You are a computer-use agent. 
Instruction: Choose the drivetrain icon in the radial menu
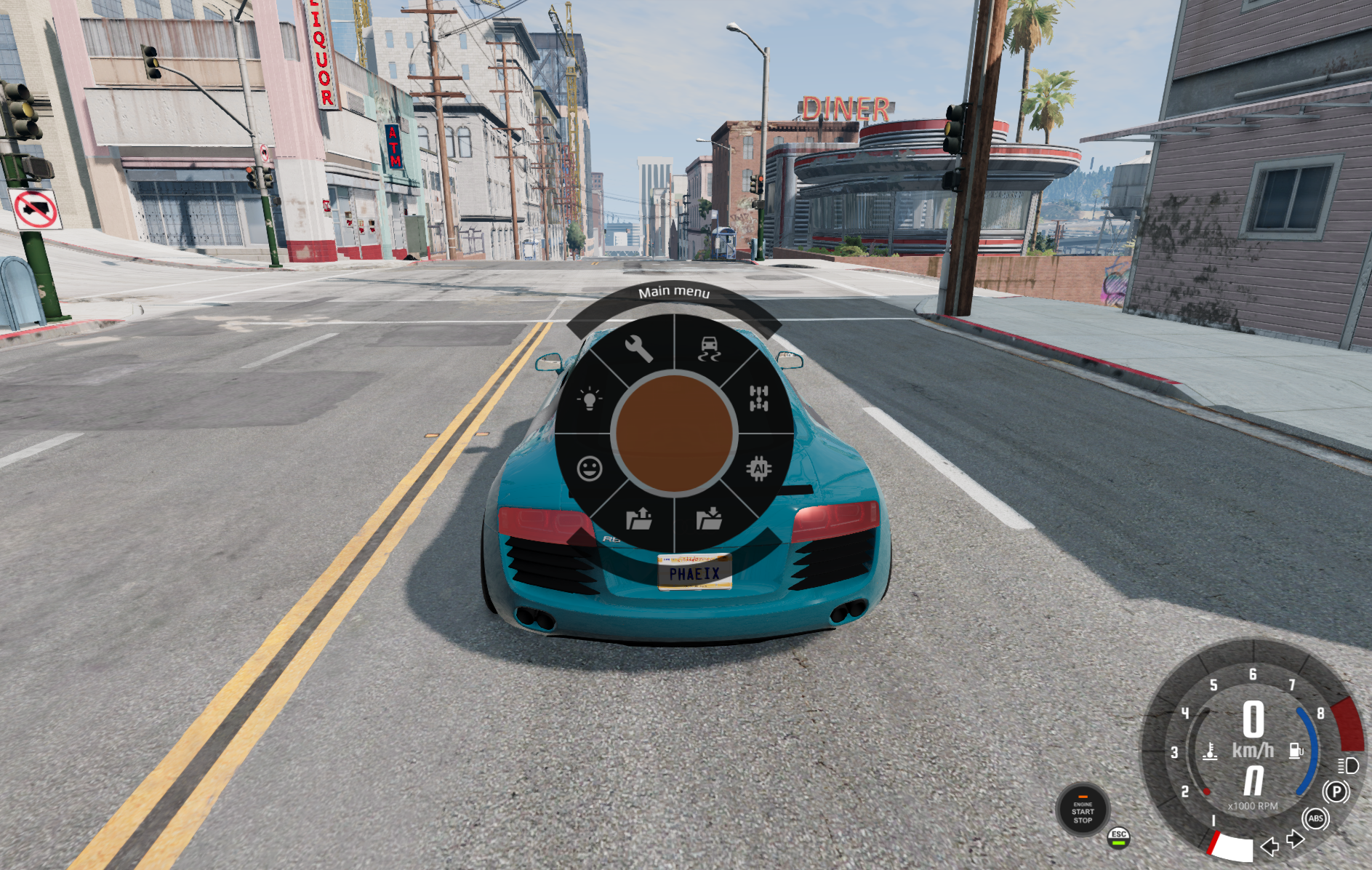[x=758, y=398]
